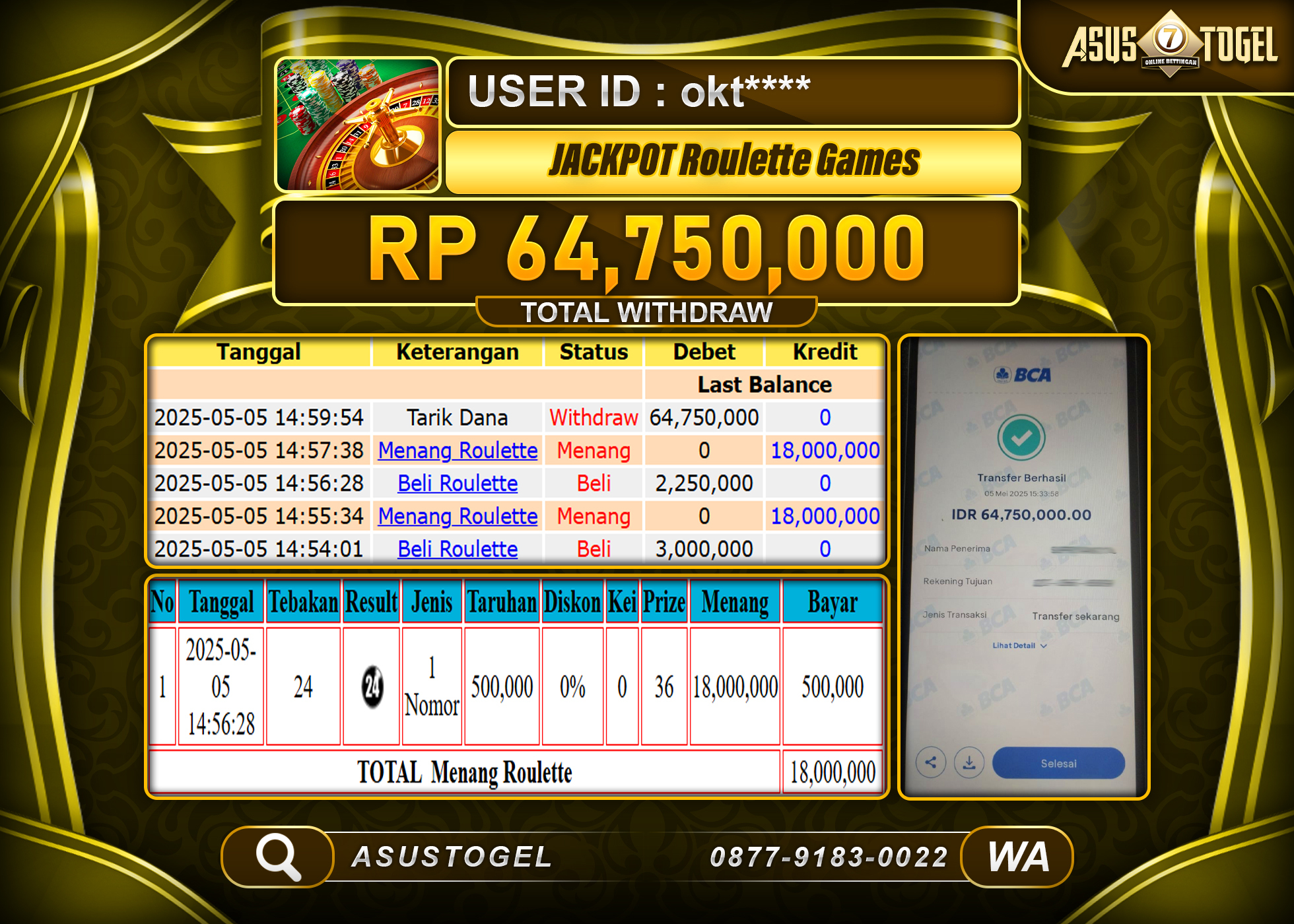1294x924 pixels.
Task: Click the roulette wheel game thumbnail
Action: [x=357, y=124]
